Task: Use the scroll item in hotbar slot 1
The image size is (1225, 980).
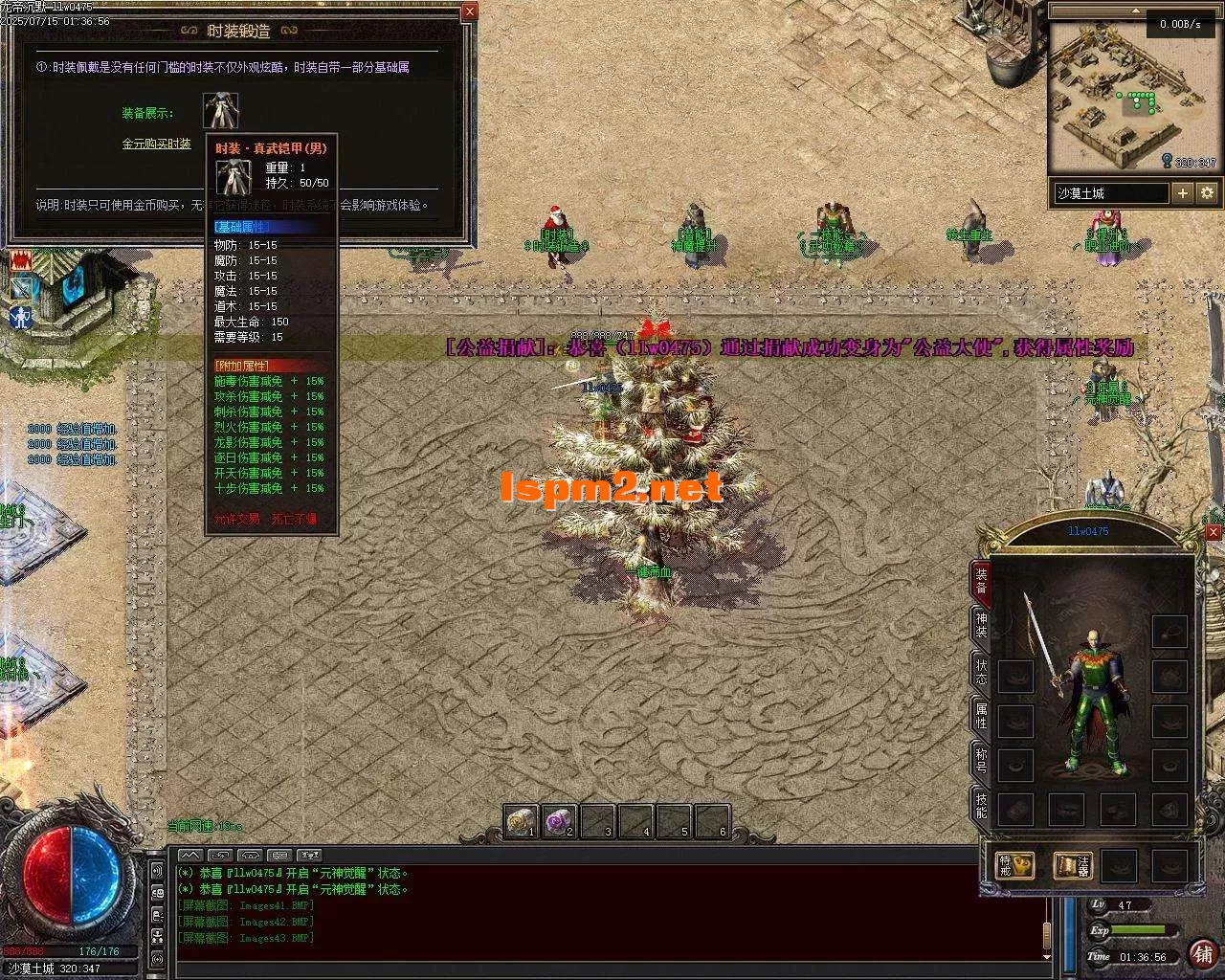Action: (x=522, y=821)
